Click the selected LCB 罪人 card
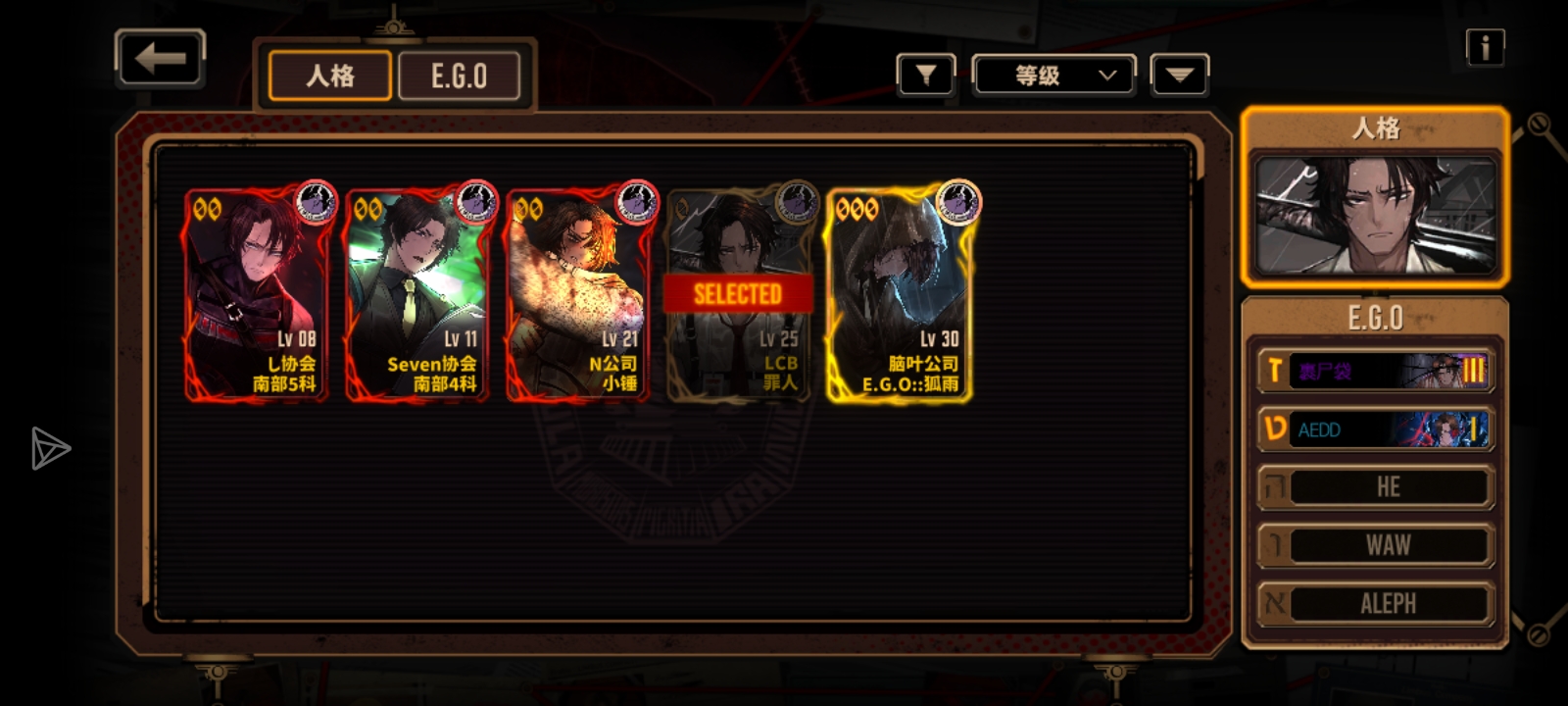This screenshot has width=1568, height=706. [738, 293]
